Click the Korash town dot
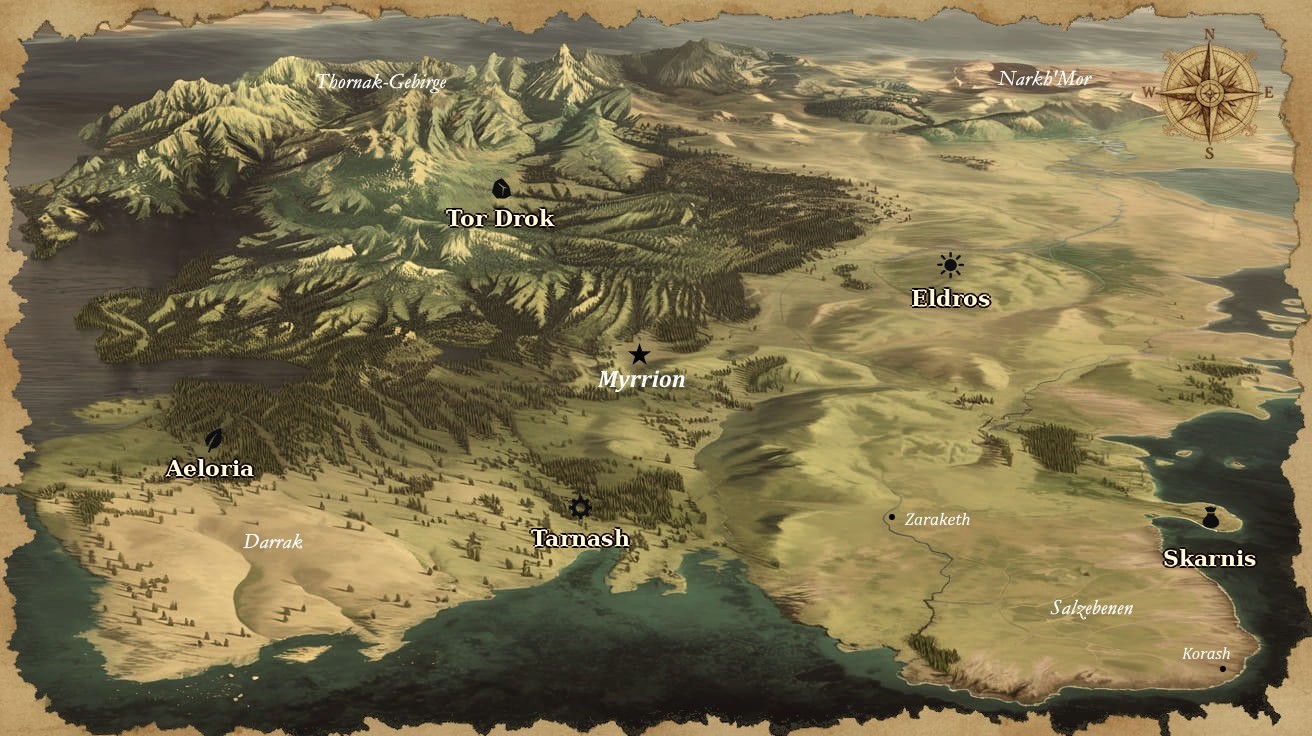Image resolution: width=1312 pixels, height=736 pixels. point(1222,669)
